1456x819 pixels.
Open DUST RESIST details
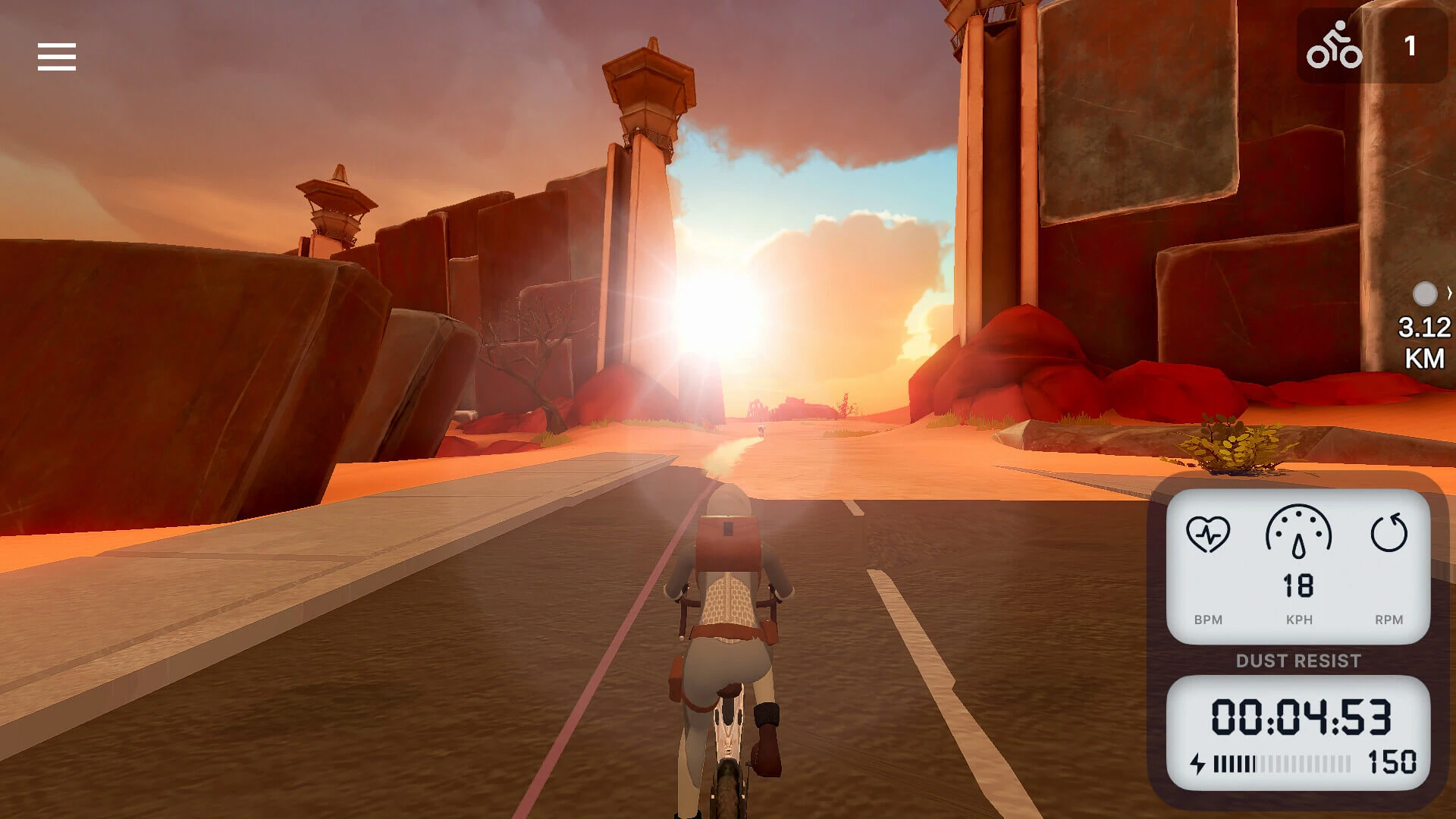coord(1300,661)
